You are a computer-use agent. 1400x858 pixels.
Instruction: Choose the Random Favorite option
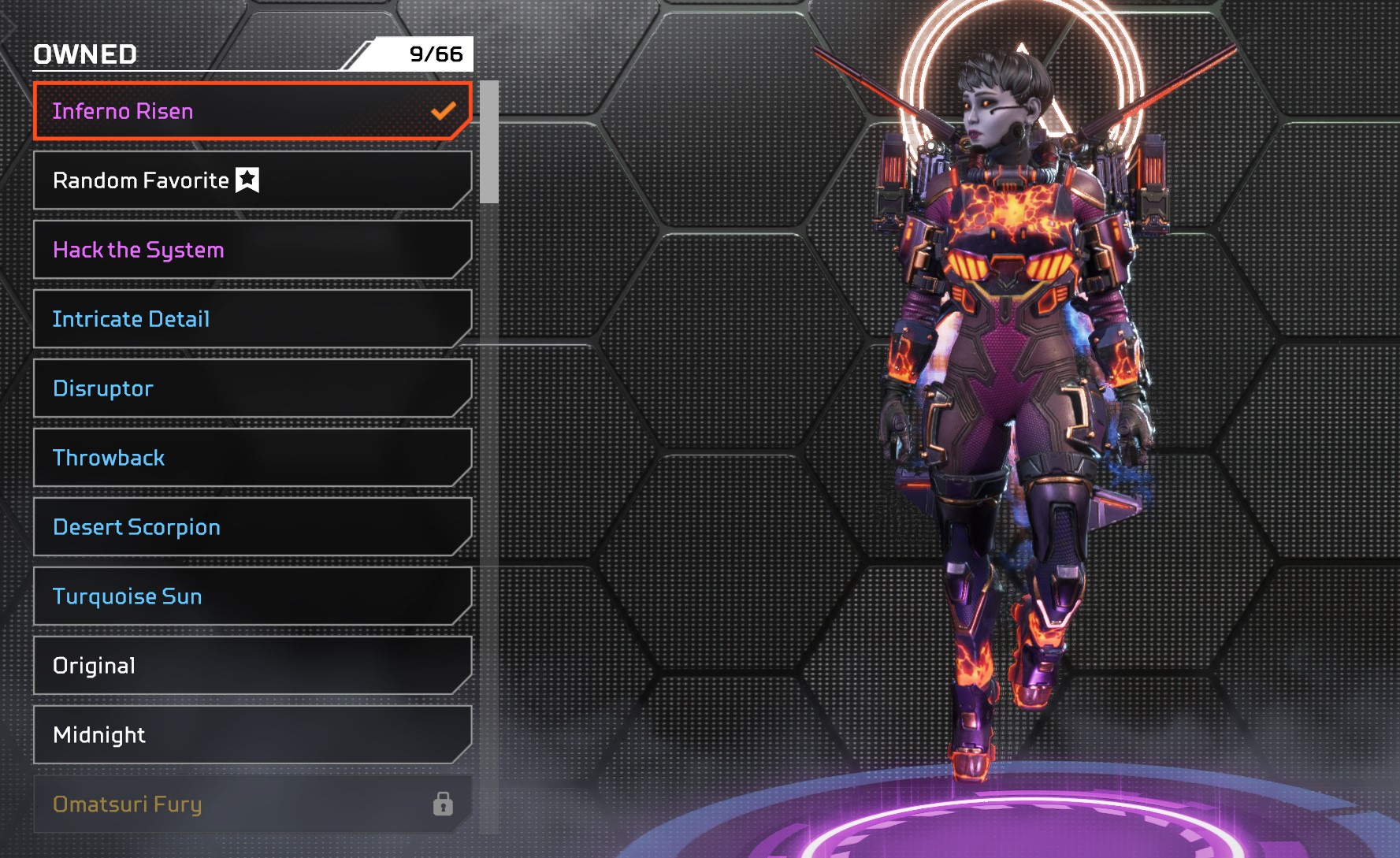[252, 180]
